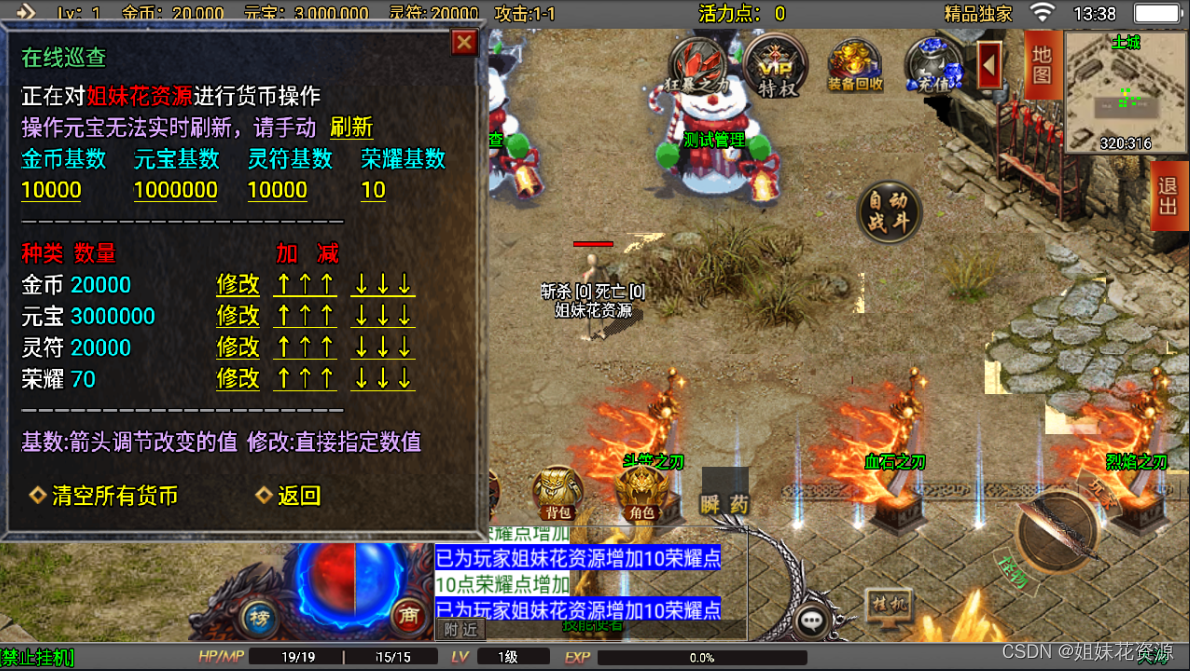This screenshot has height=671, width=1190.
Task: Edit the 金币基数 value 10000
Action: click(x=51, y=190)
